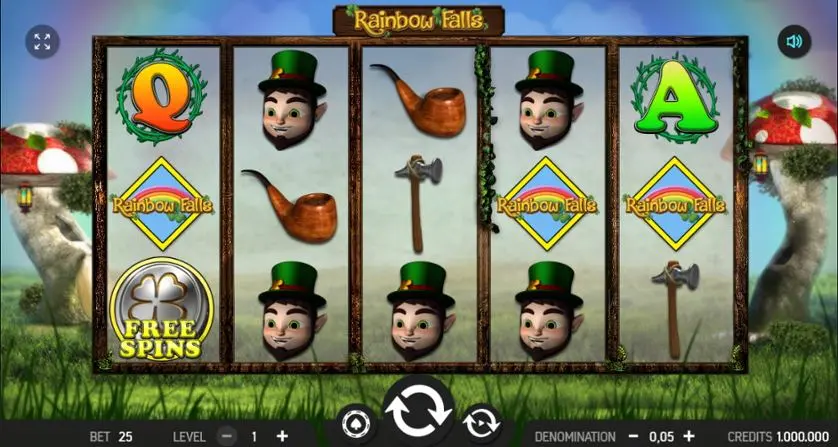Enter fullscreen with the expand arrows icon
838x447 pixels.
tap(42, 42)
